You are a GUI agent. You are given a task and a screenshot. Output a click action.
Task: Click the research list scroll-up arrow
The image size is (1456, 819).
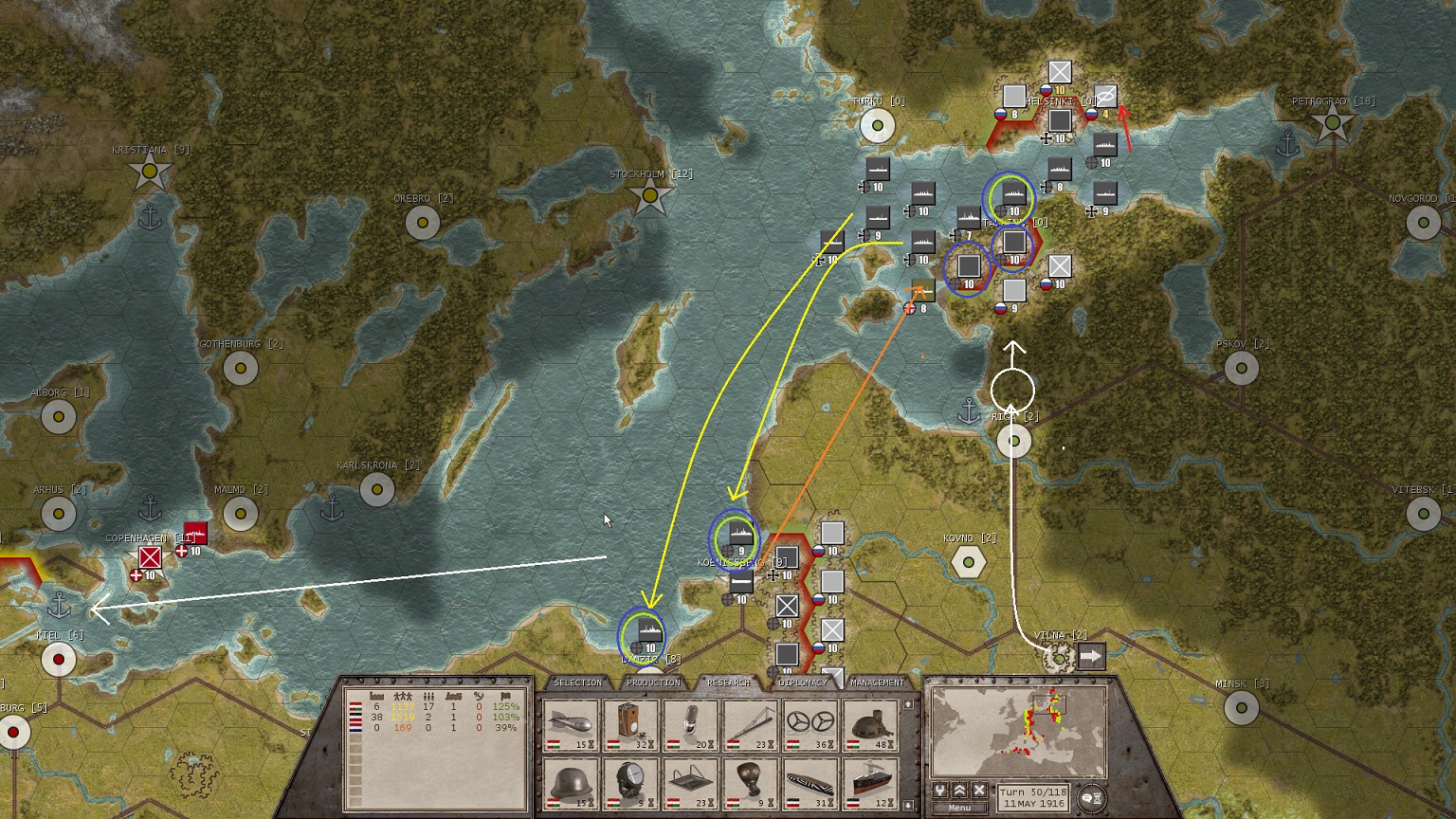908,704
